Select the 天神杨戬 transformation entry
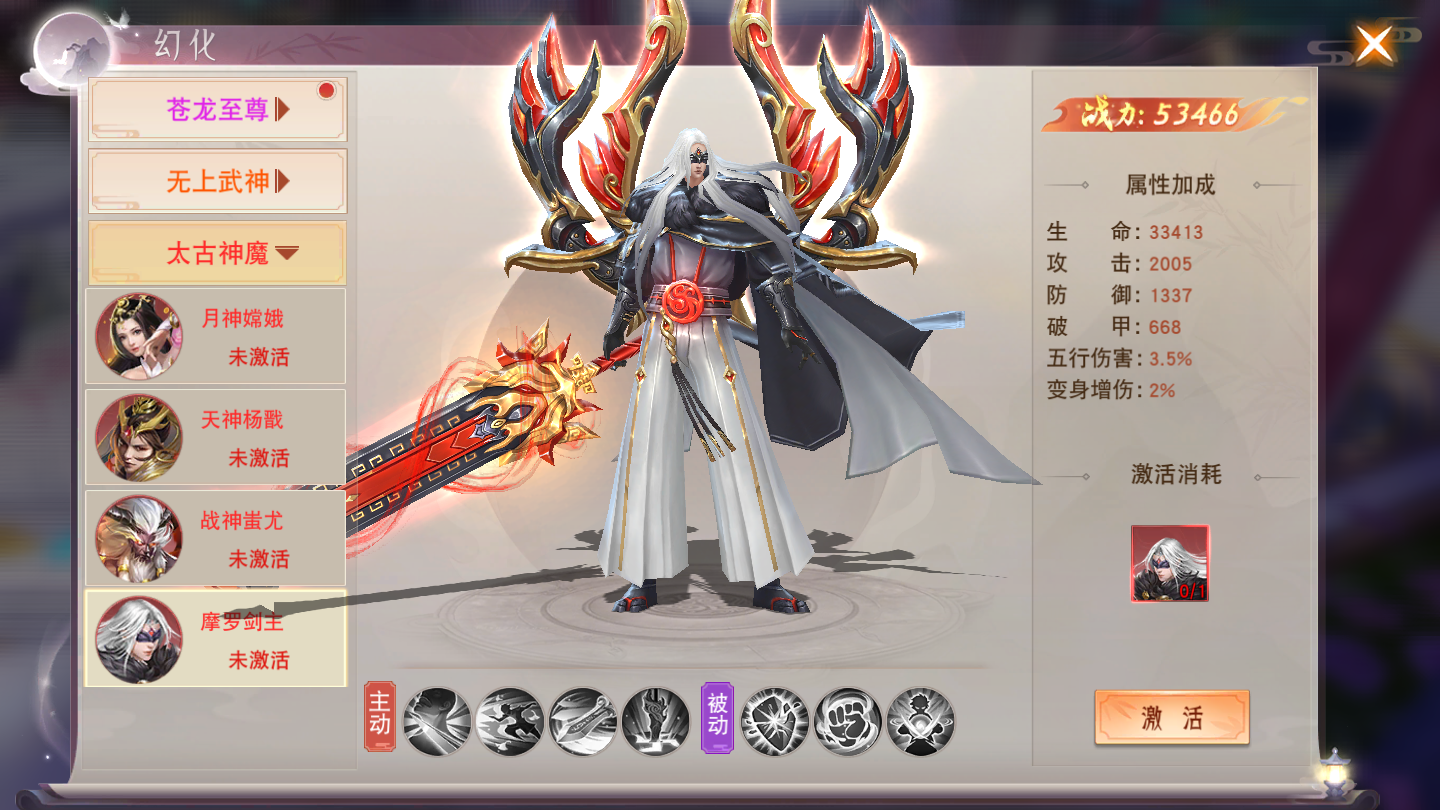1440x810 pixels. tap(215, 437)
